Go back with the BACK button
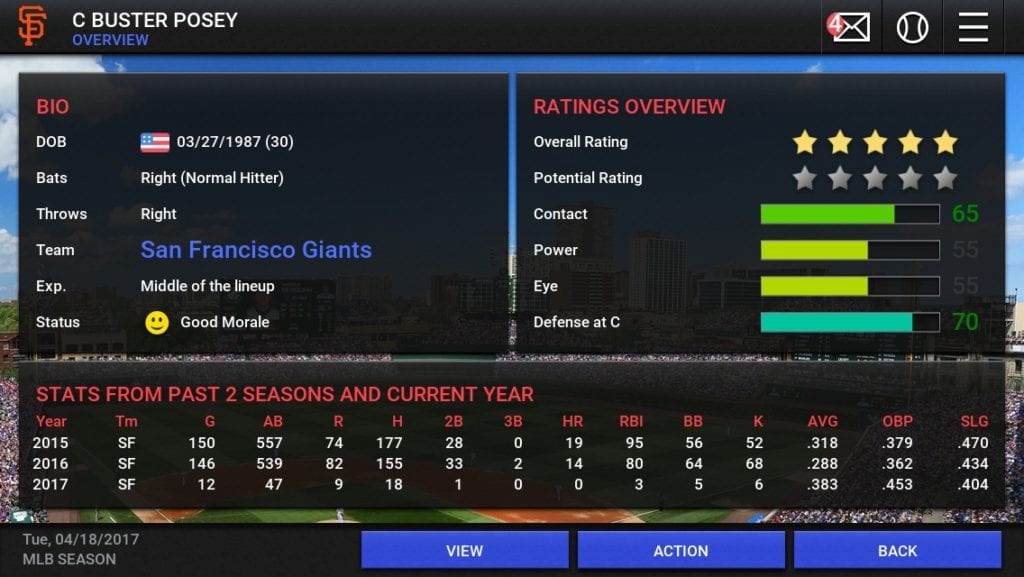 coord(897,550)
